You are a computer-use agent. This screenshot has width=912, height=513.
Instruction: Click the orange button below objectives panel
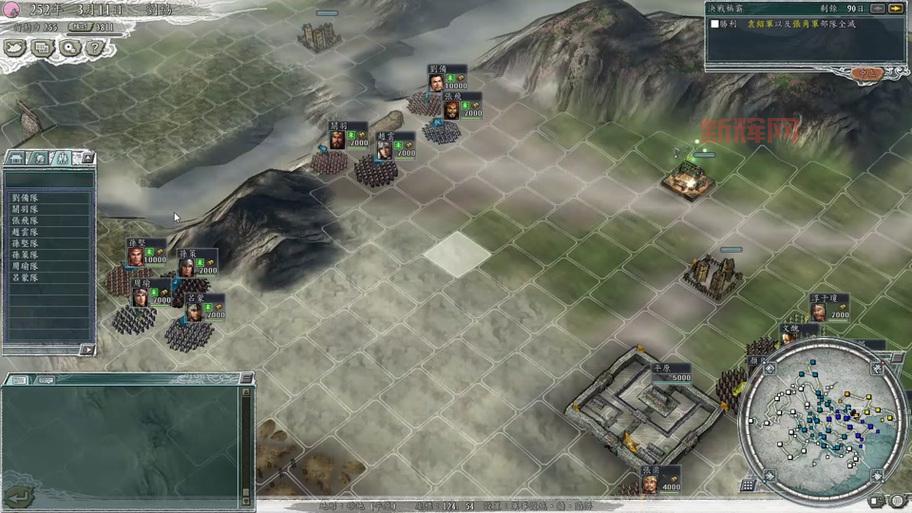tap(866, 73)
